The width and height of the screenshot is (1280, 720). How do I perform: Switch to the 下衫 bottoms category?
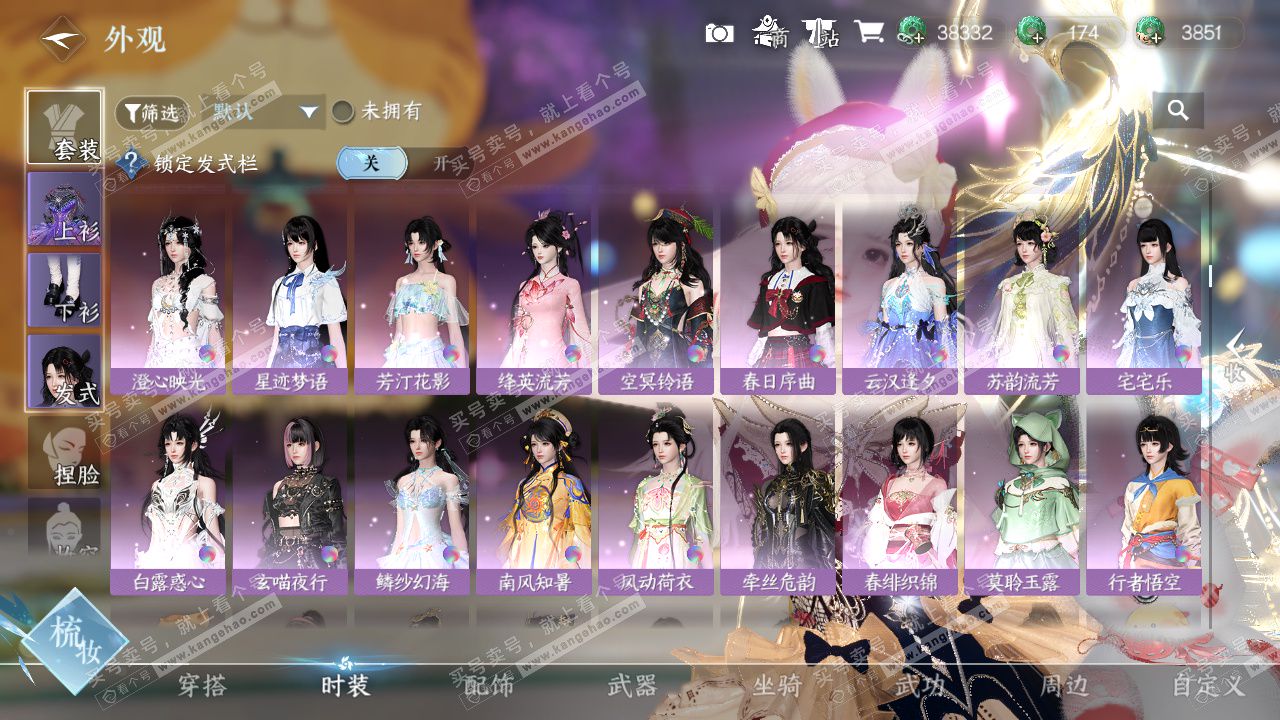click(64, 289)
